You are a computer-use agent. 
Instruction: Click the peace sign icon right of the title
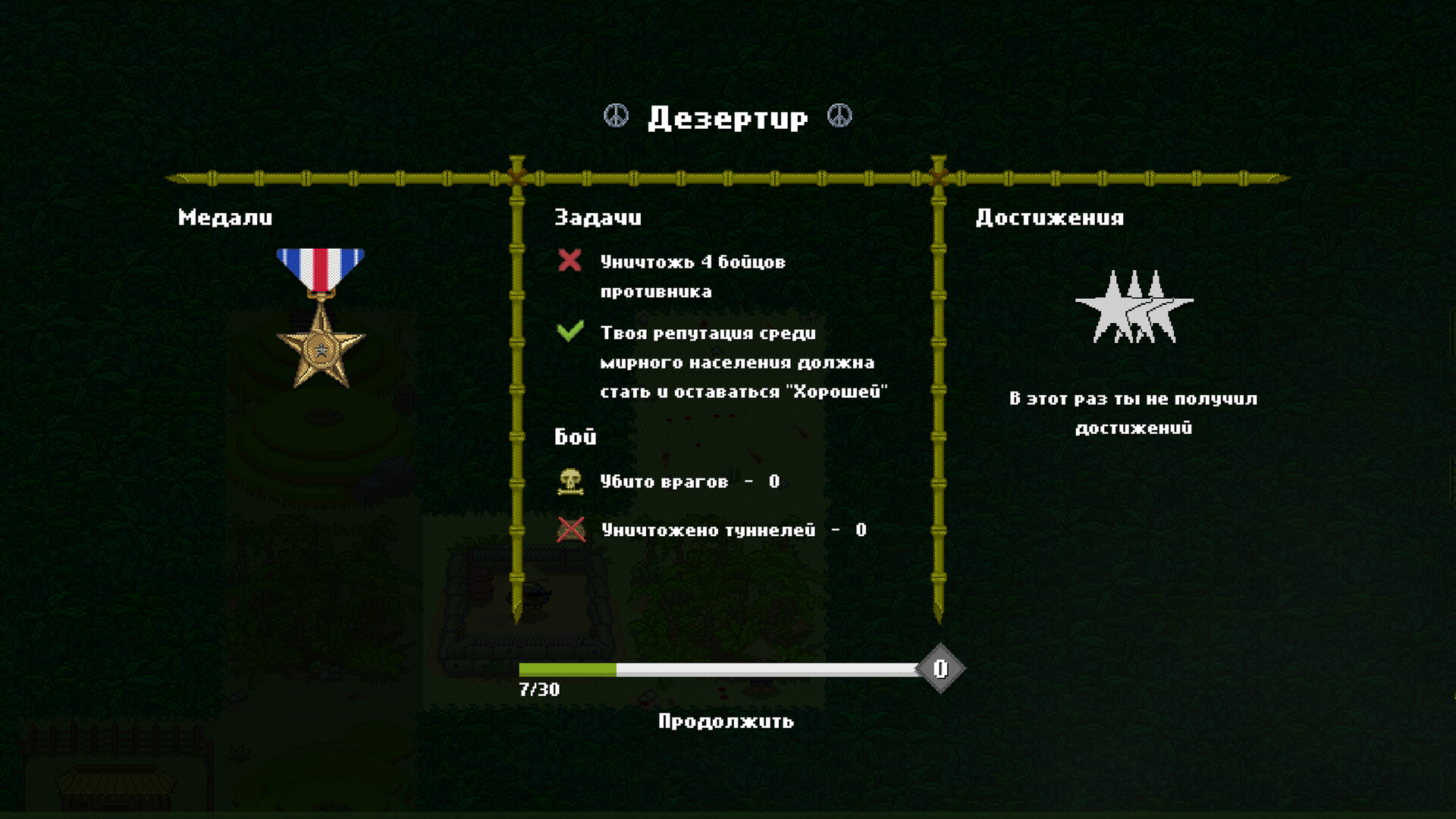840,116
